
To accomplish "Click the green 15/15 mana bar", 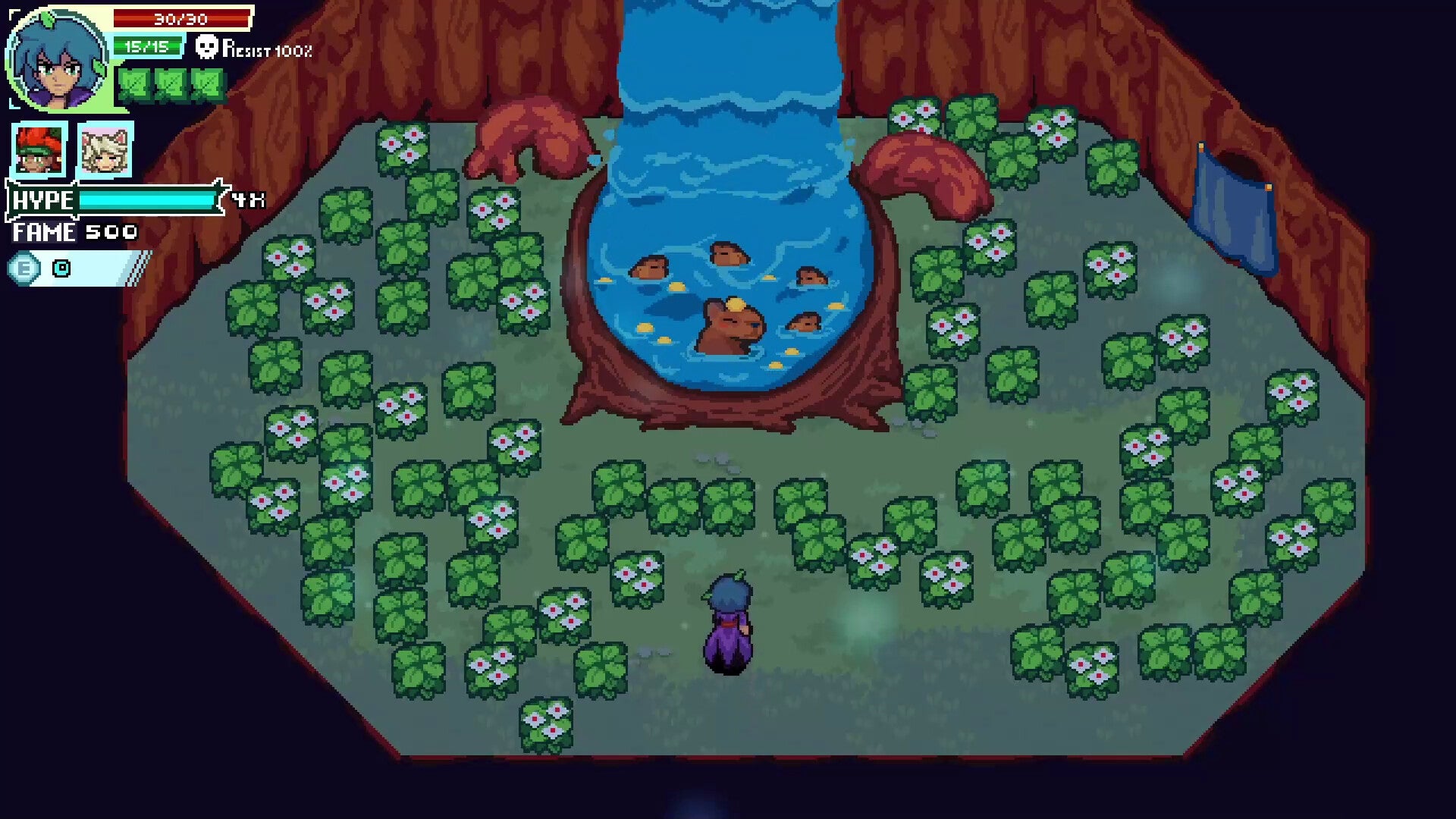I will 146,47.
